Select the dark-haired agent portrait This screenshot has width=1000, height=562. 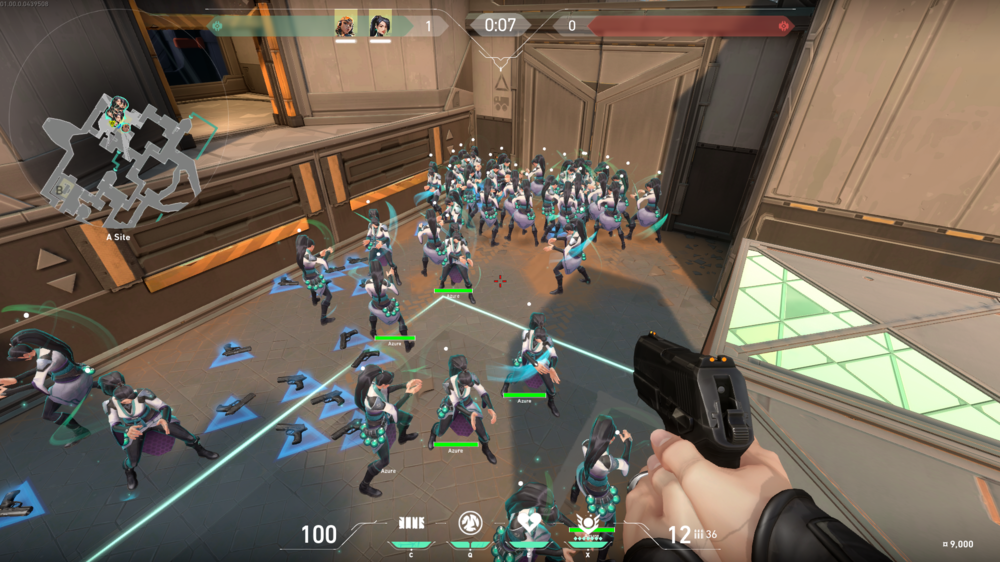pos(380,24)
